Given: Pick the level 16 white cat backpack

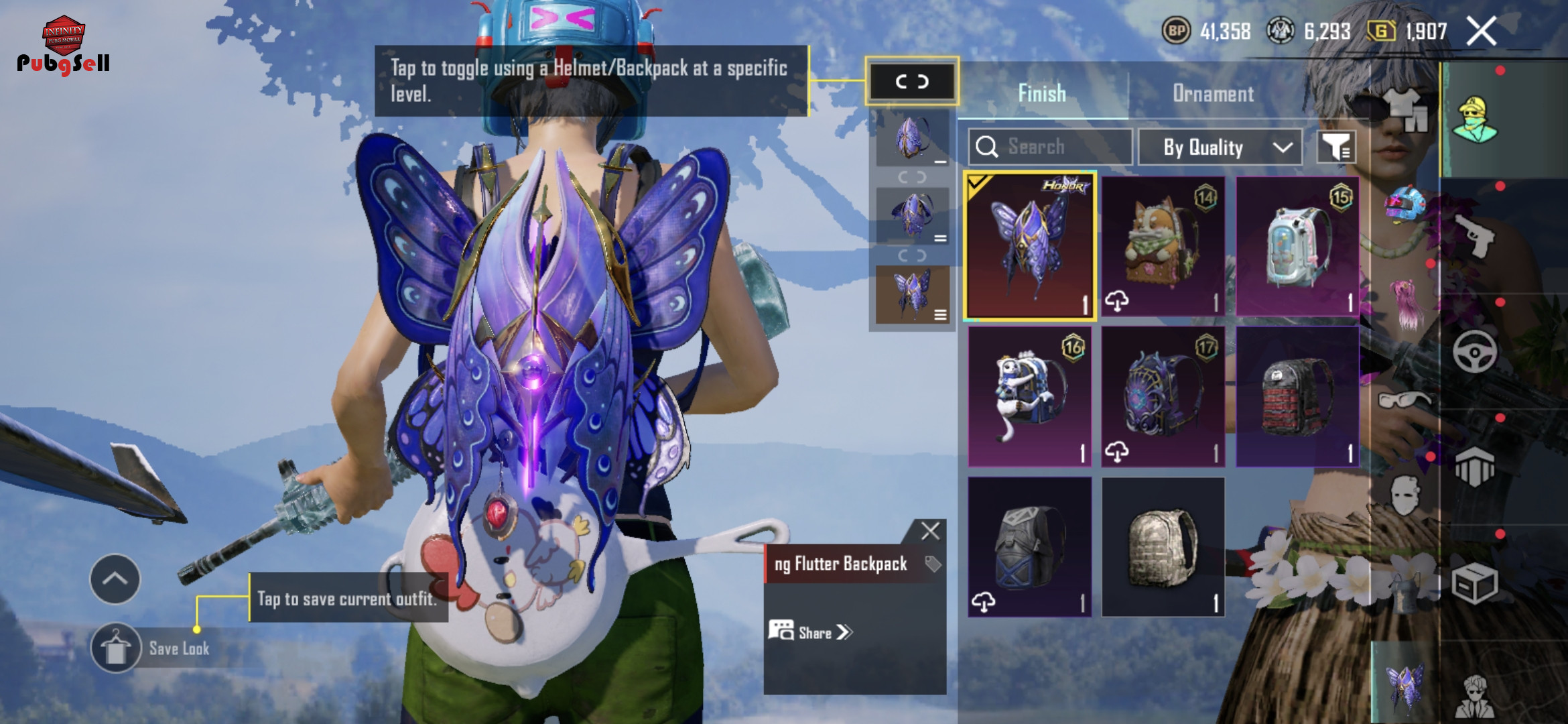Looking at the screenshot, I should click(1030, 397).
